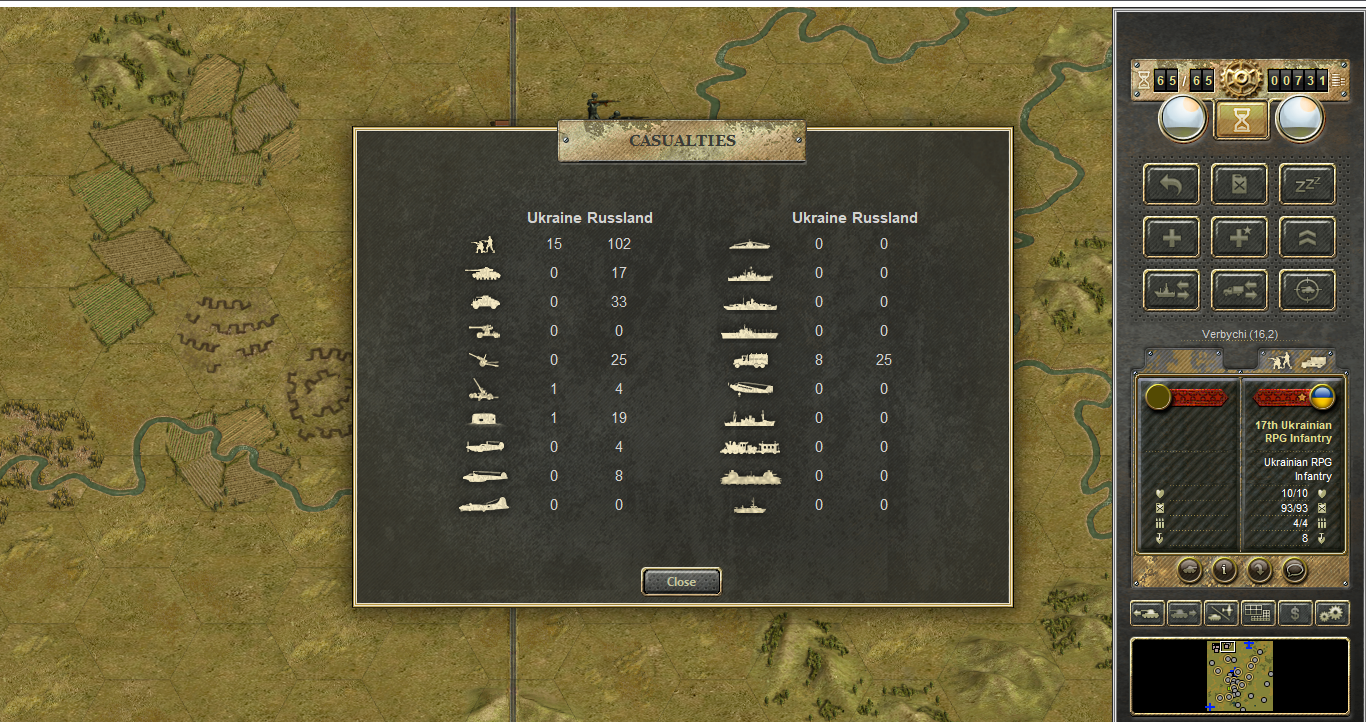Open unit details with the info button
Image resolution: width=1366 pixels, height=722 pixels.
[1224, 570]
